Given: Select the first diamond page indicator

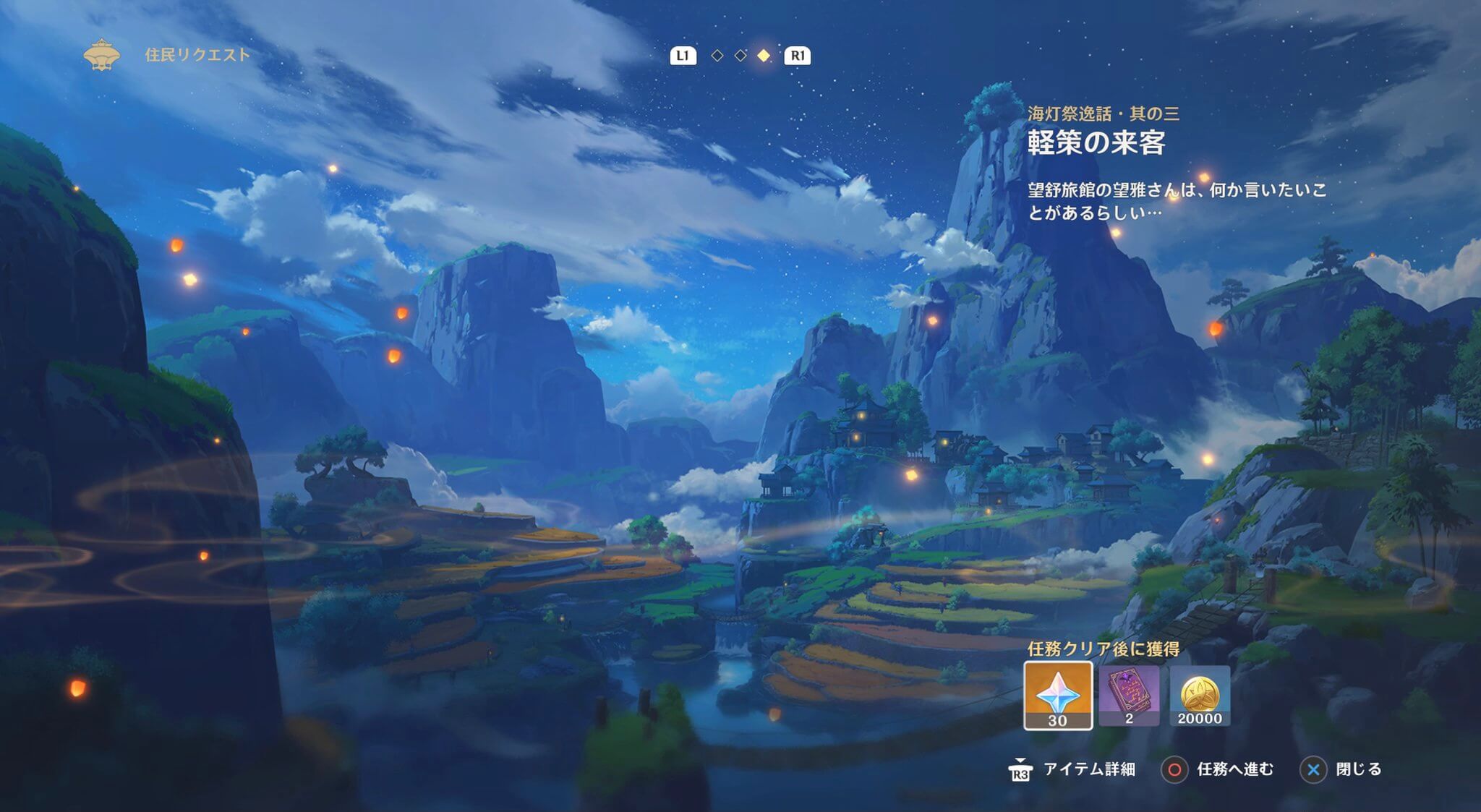Looking at the screenshot, I should coord(717,54).
